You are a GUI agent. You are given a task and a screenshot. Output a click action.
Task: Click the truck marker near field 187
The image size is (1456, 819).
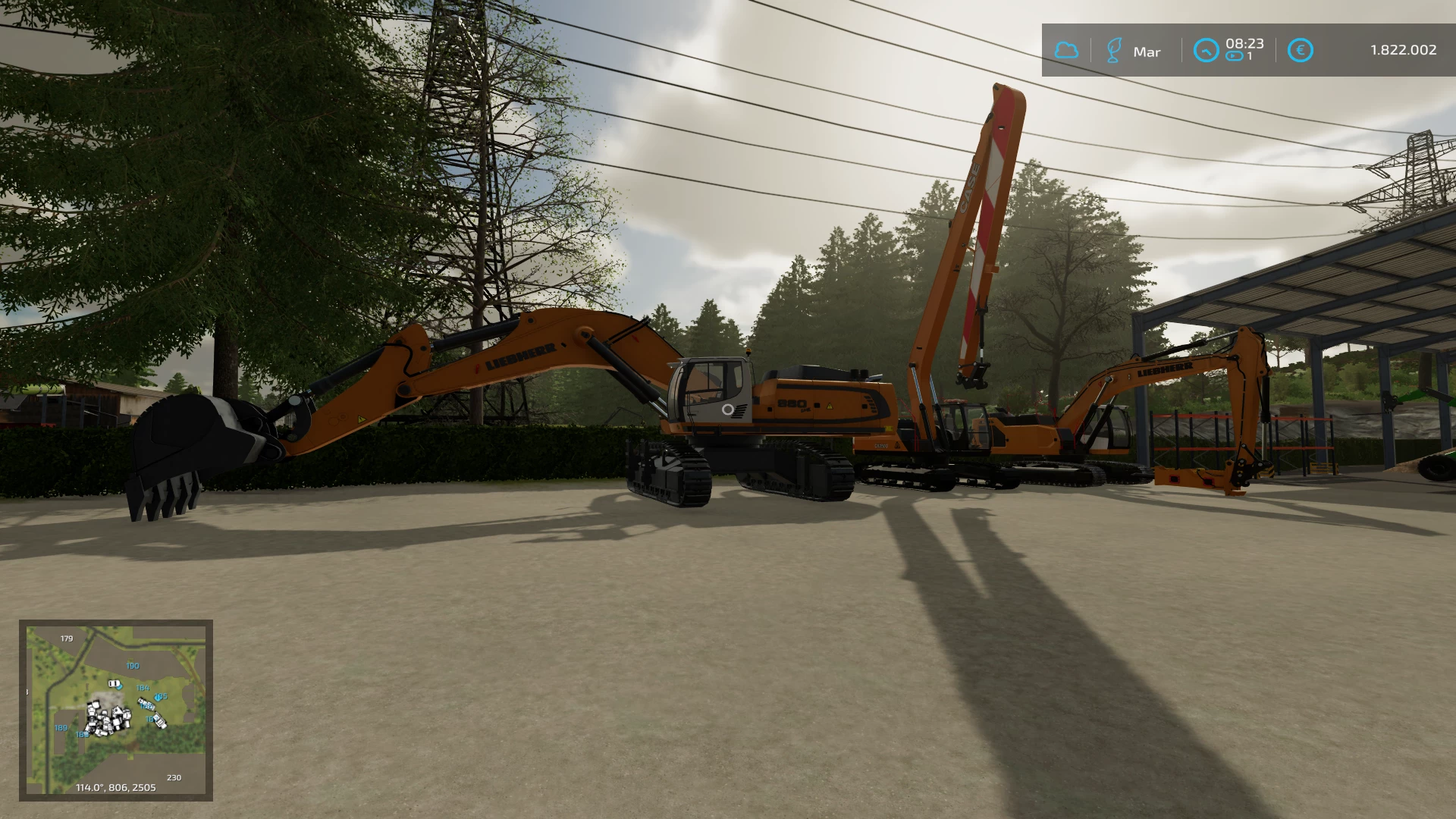pyautogui.click(x=160, y=720)
